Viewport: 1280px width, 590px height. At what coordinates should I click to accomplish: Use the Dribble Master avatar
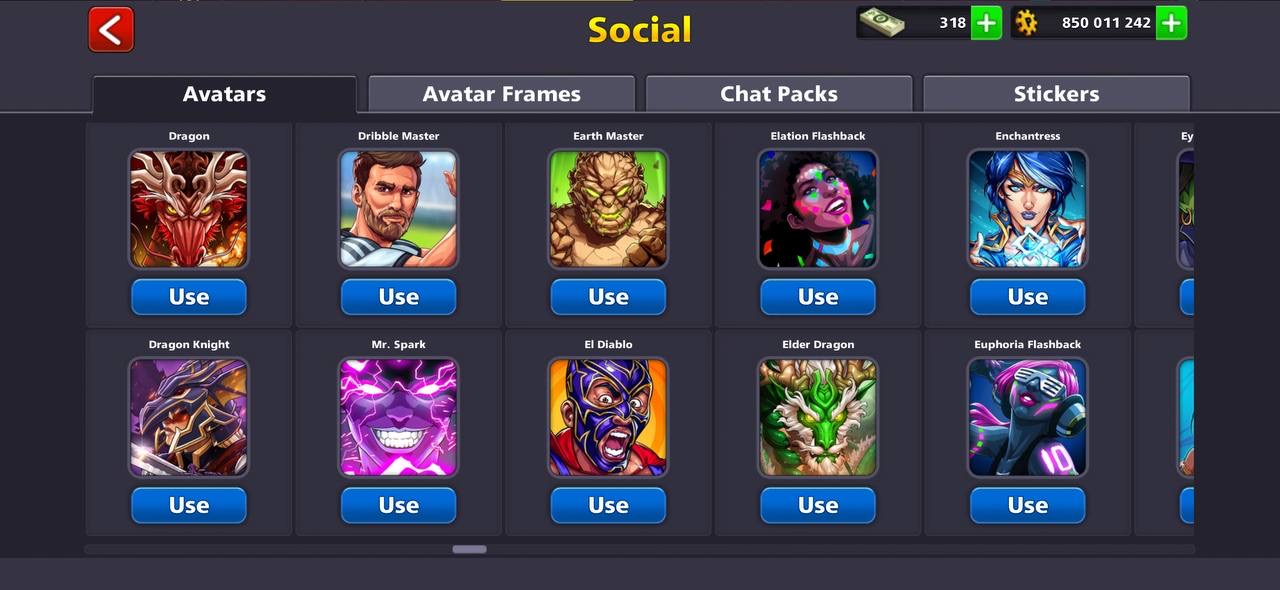click(398, 297)
